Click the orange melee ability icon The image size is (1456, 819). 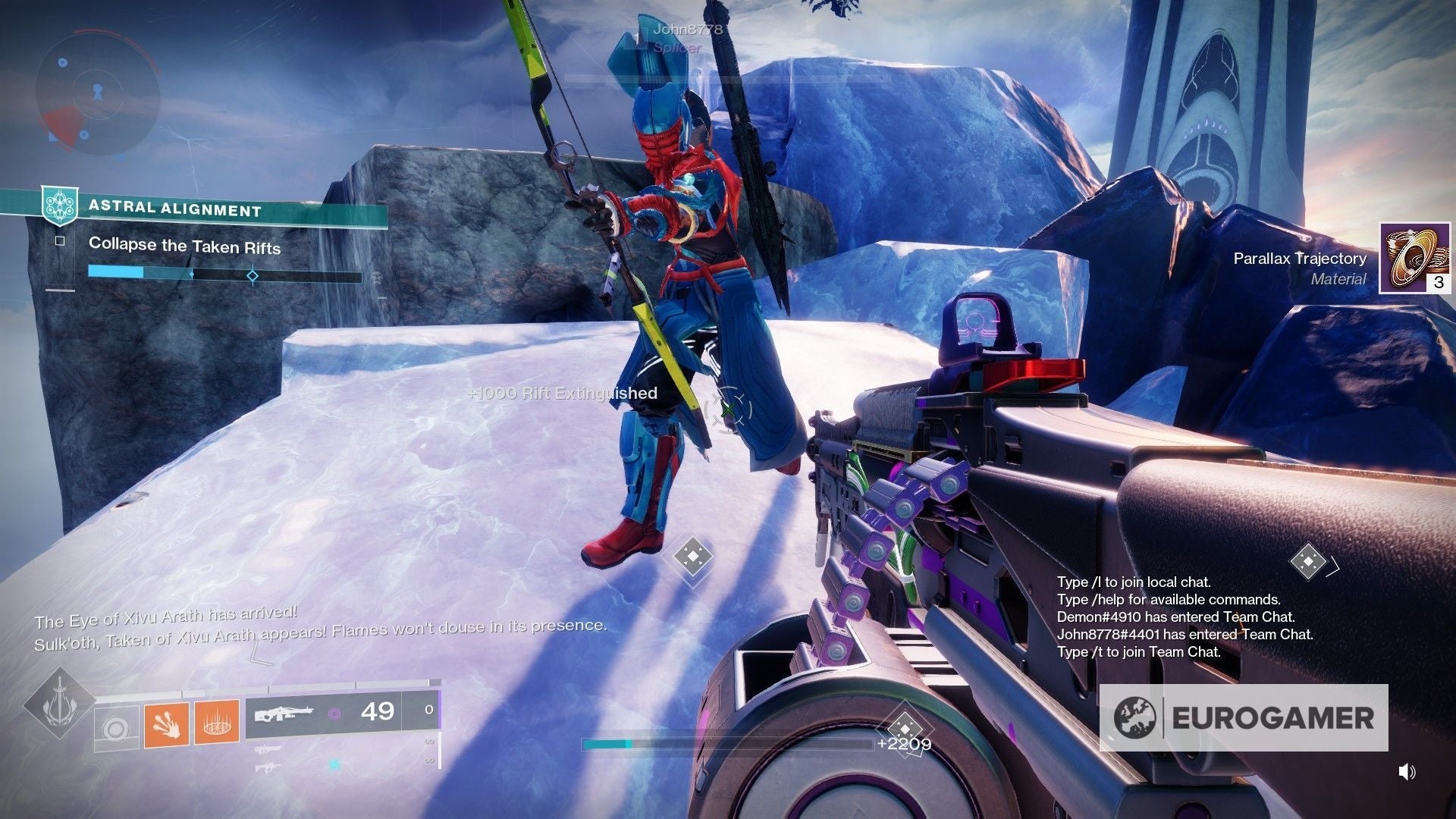tap(165, 723)
